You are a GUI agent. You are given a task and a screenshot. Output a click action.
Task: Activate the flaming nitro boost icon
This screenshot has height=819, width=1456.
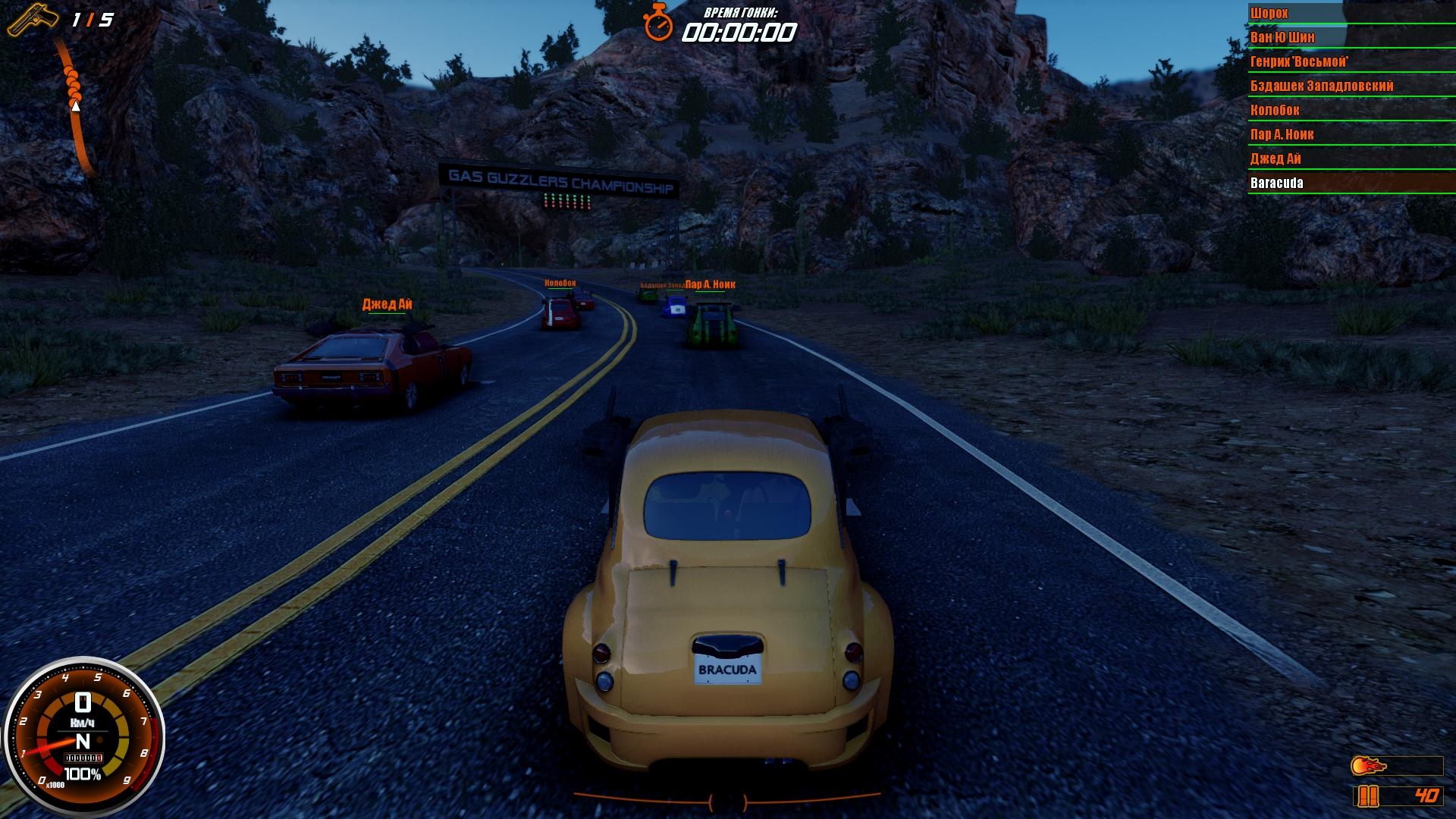click(x=1369, y=766)
